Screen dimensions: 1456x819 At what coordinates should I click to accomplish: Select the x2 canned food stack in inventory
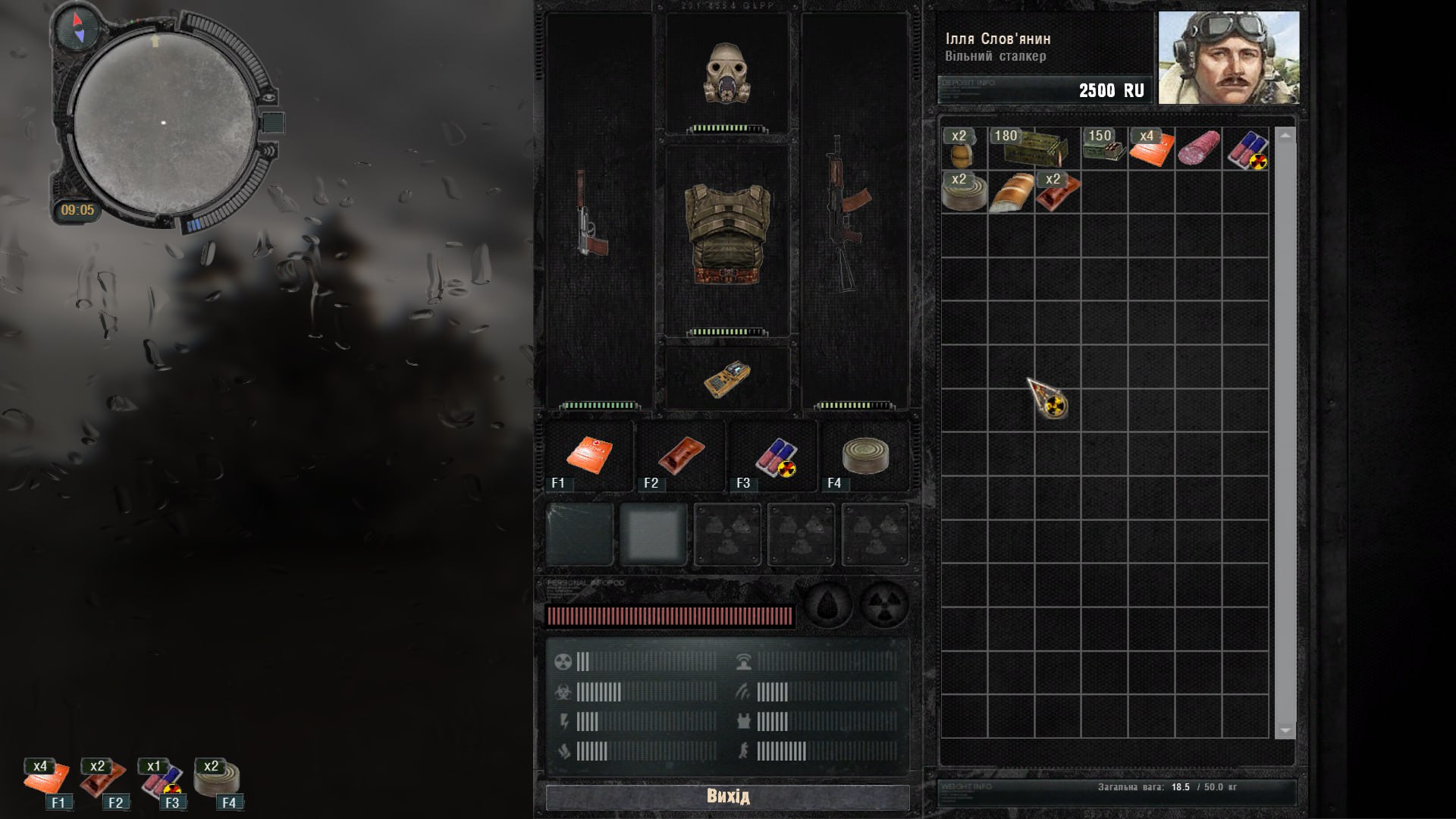coord(964,192)
